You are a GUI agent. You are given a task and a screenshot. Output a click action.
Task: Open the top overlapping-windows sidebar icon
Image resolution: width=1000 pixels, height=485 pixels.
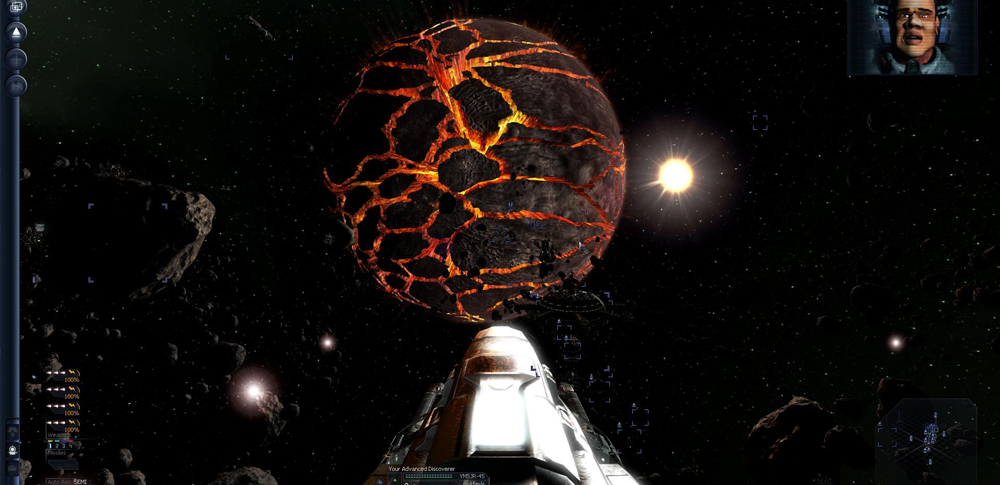pos(15,7)
